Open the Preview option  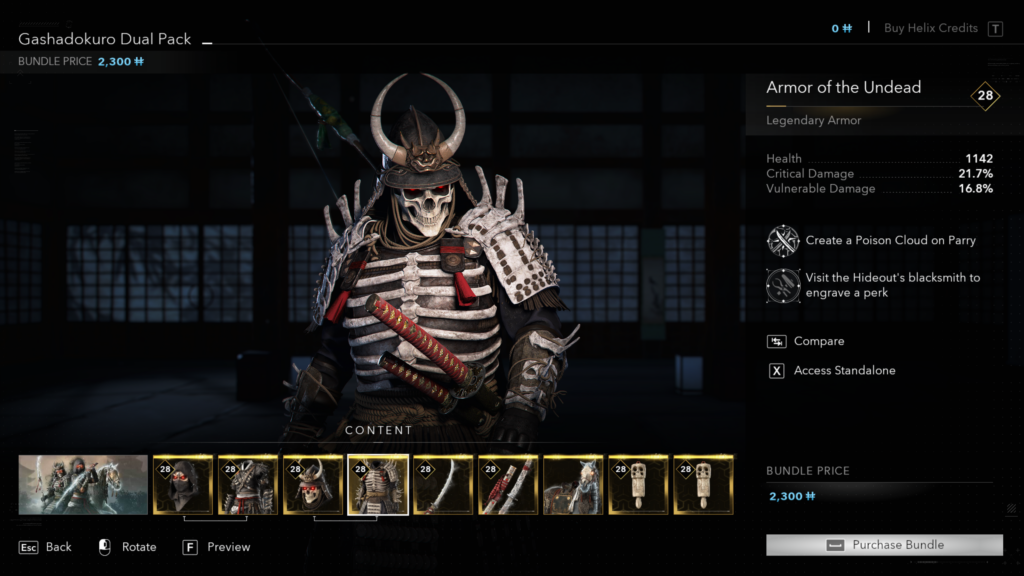(x=216, y=547)
